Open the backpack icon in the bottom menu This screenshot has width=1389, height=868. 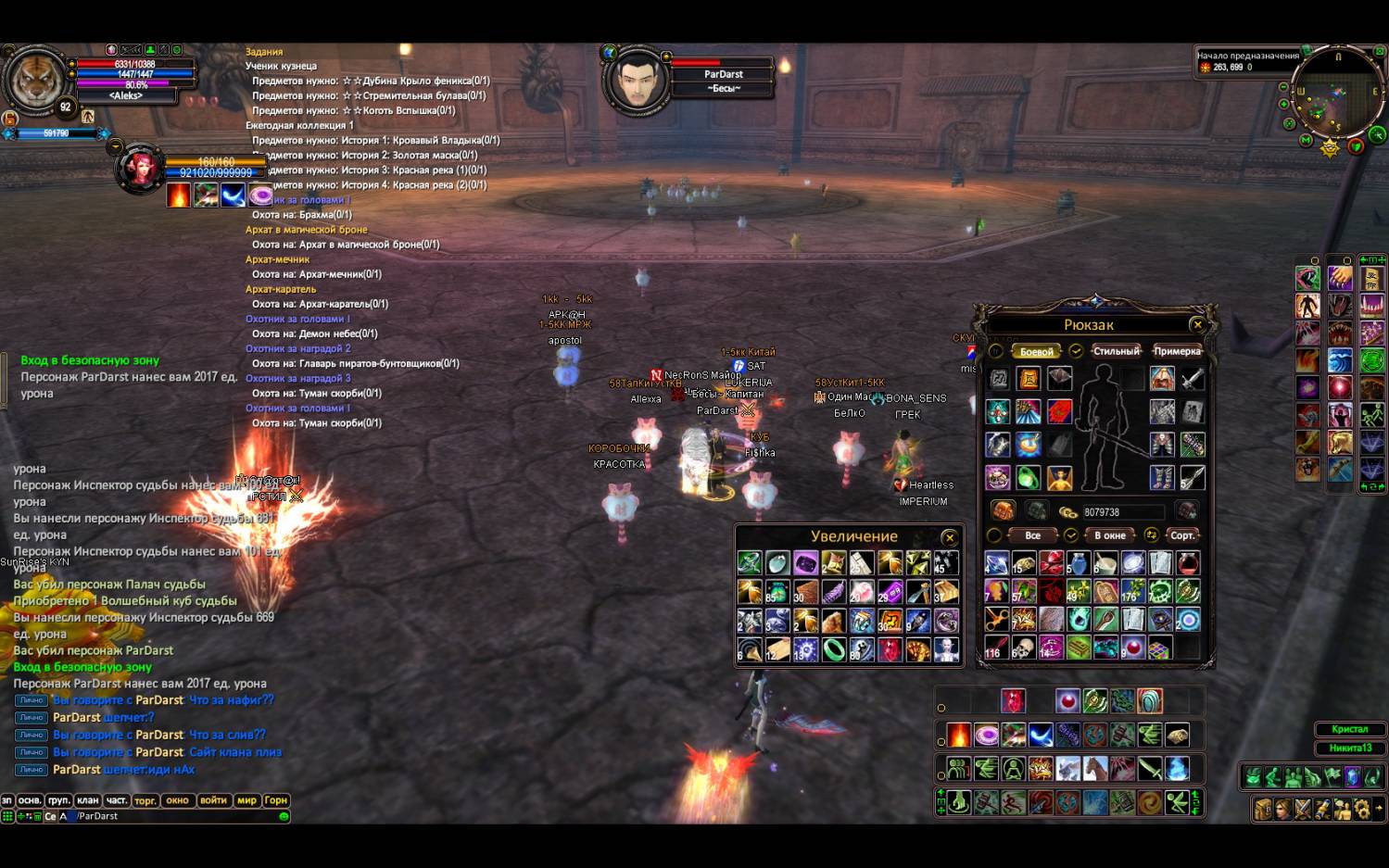click(1262, 810)
